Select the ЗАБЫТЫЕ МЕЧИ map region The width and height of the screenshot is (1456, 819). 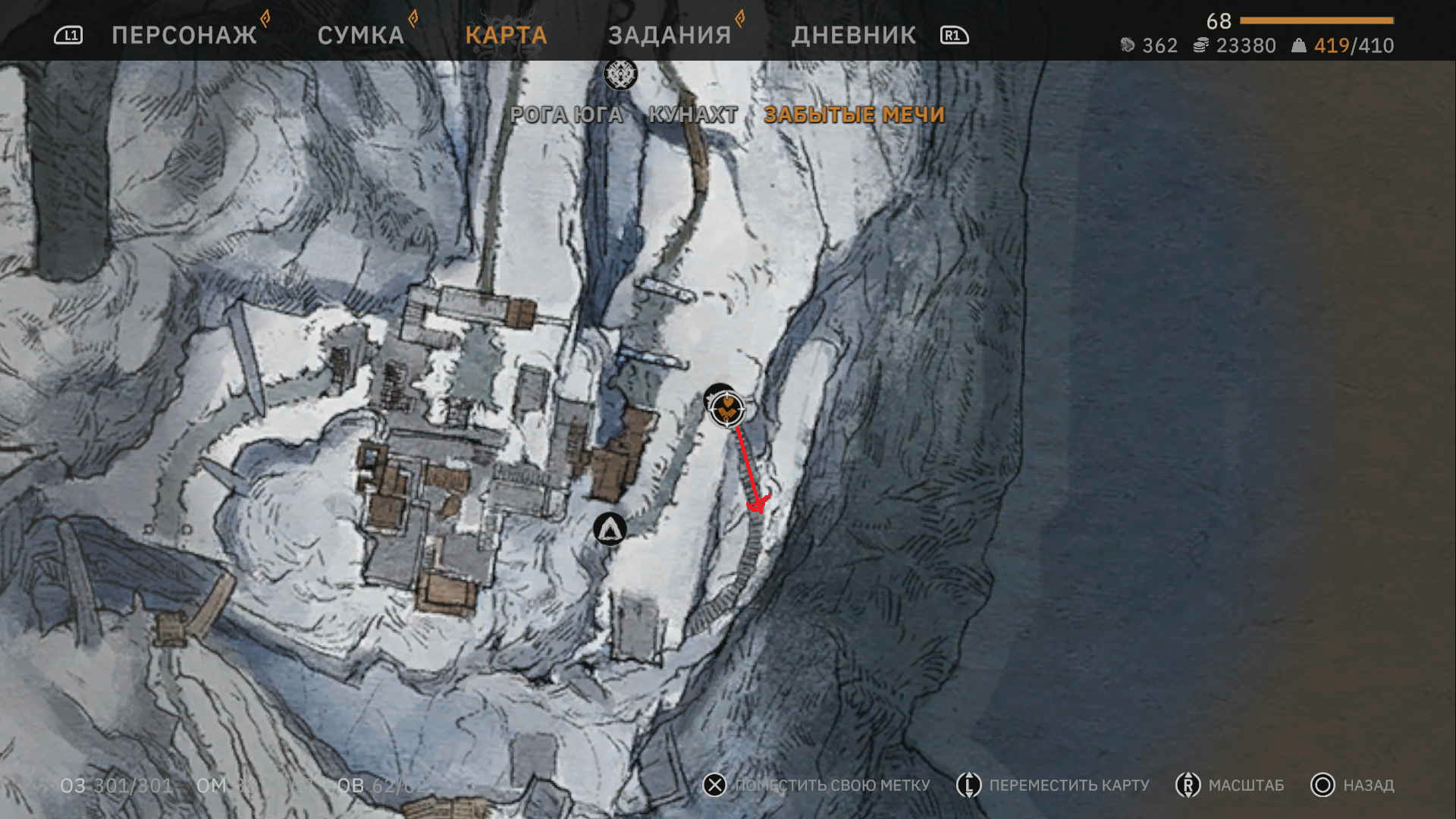tap(854, 115)
